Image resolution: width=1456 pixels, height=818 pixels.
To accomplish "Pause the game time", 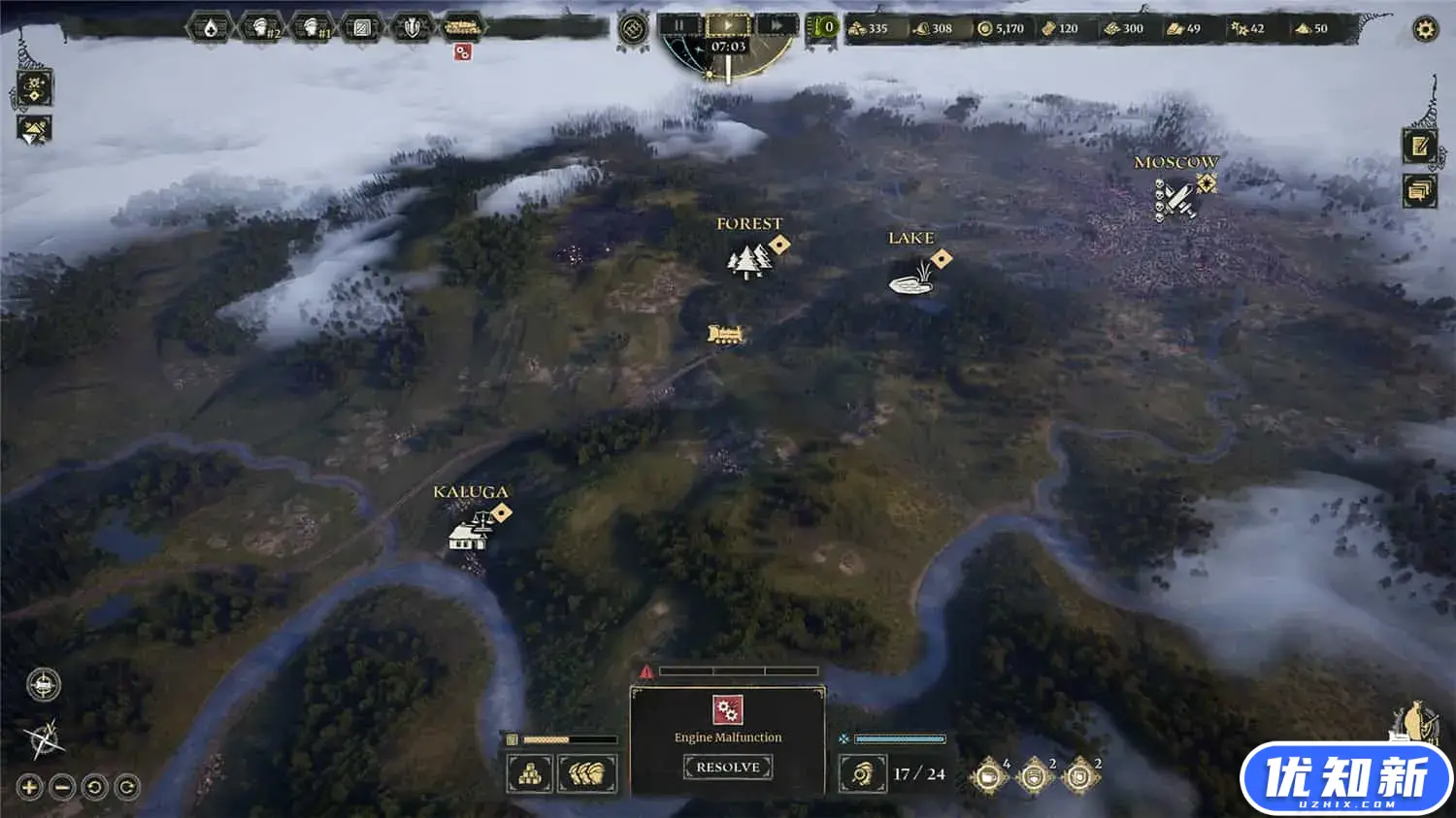I will pyautogui.click(x=679, y=25).
